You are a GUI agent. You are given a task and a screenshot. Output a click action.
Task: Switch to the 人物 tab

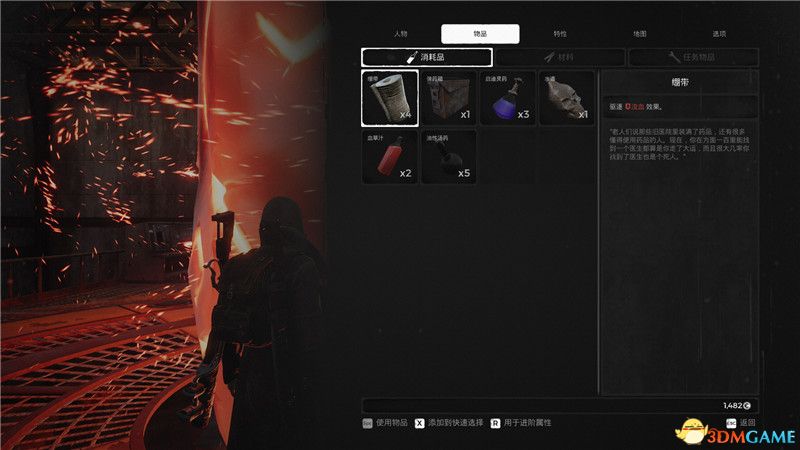coord(401,33)
